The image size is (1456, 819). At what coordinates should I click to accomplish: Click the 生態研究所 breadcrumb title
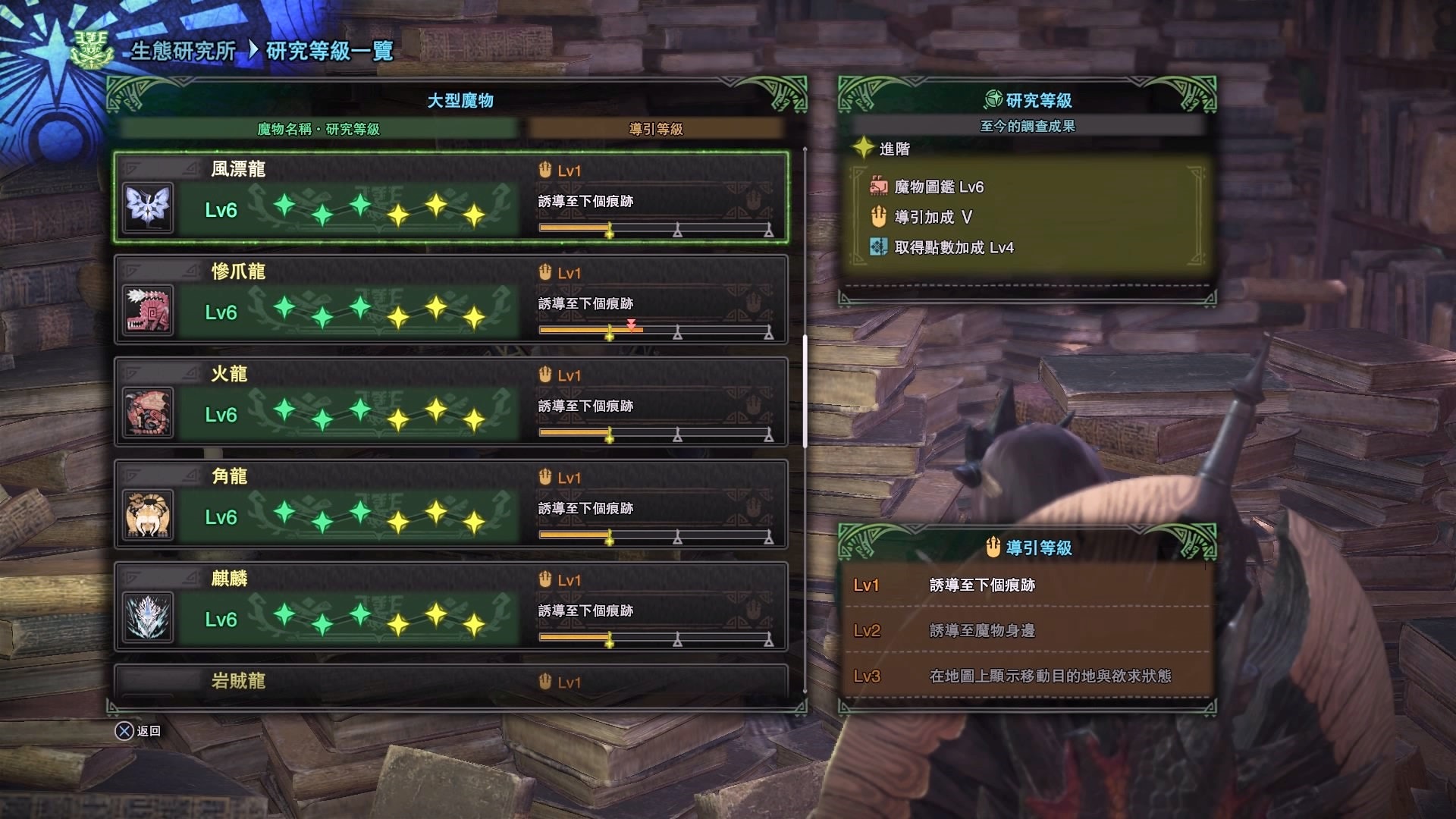coord(183,51)
